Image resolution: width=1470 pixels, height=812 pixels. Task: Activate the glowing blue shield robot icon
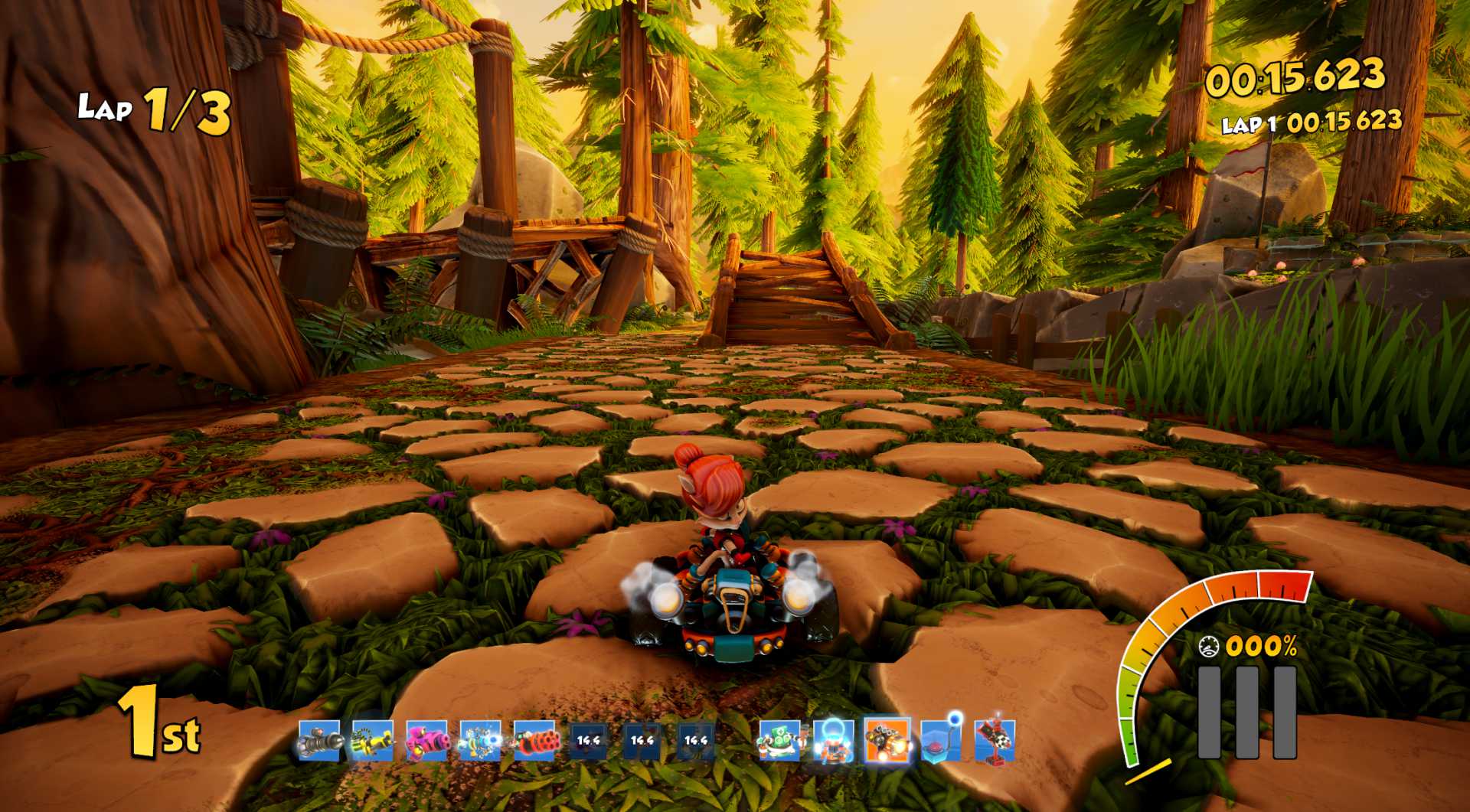833,740
